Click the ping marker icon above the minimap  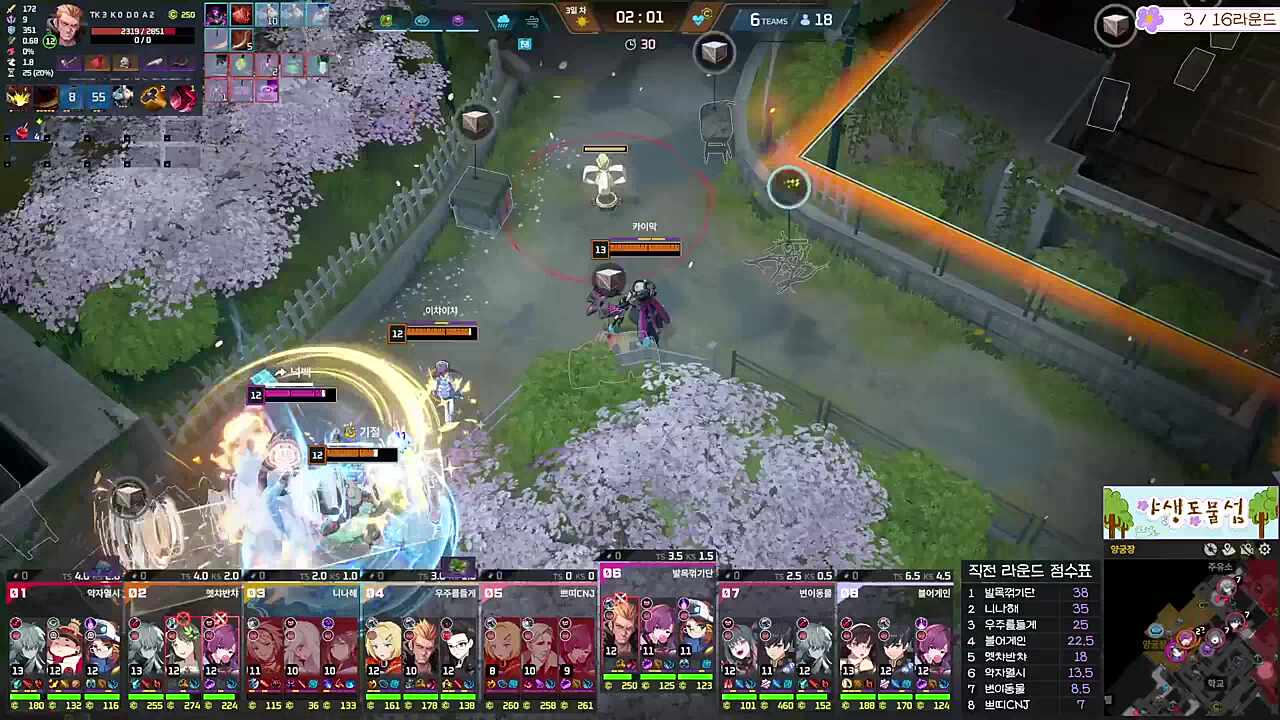1228,549
